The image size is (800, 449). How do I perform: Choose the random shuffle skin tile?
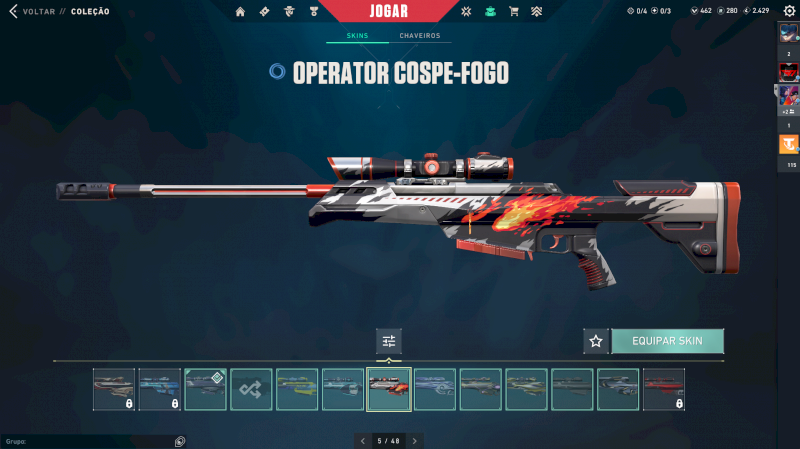pyautogui.click(x=251, y=389)
